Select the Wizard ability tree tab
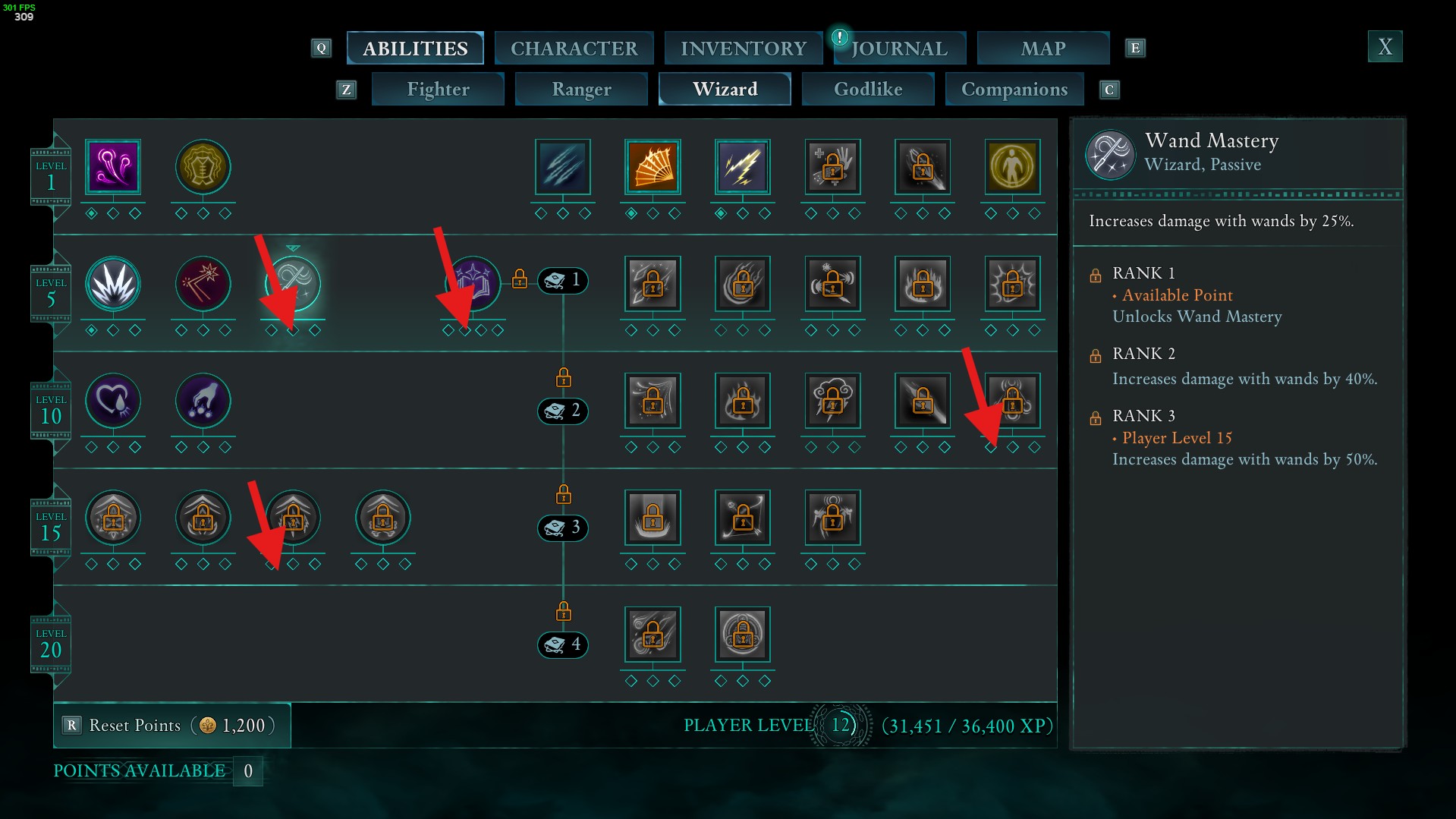1456x819 pixels. pos(725,90)
